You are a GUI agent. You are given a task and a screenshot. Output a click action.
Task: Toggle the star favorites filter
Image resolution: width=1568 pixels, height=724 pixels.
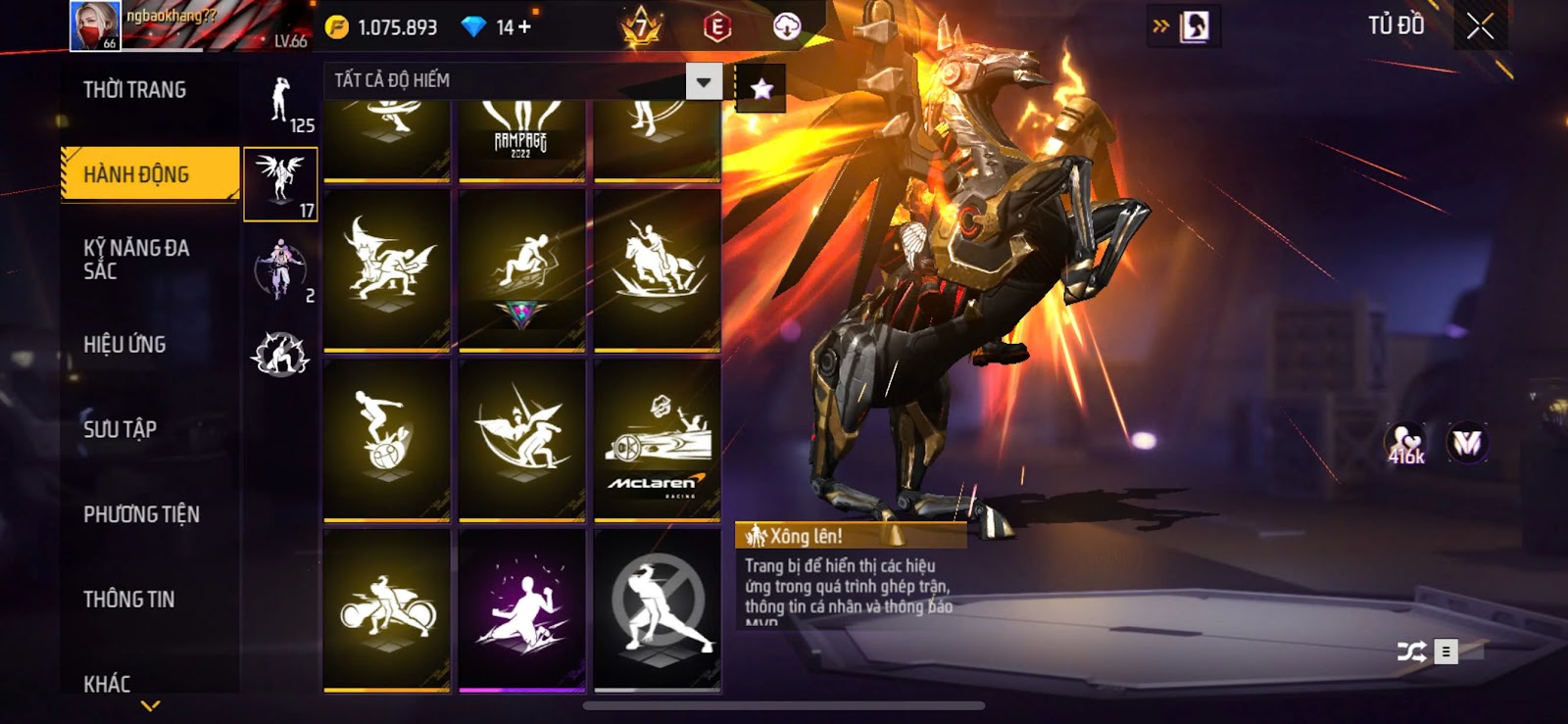pos(761,89)
